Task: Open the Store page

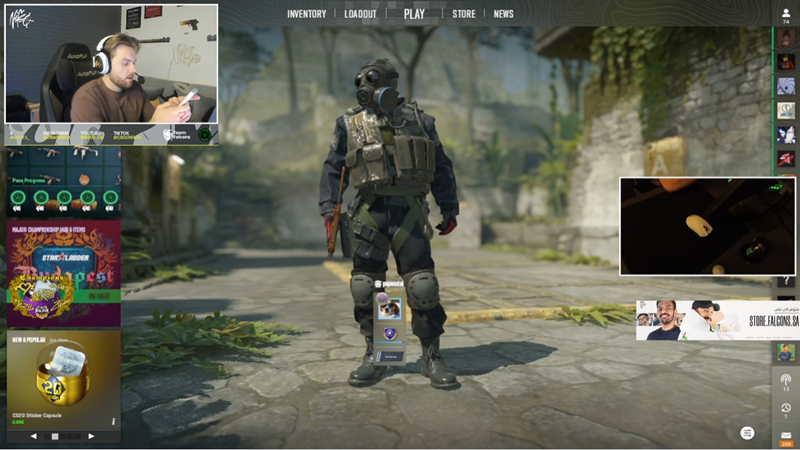Action: pyautogui.click(x=464, y=14)
